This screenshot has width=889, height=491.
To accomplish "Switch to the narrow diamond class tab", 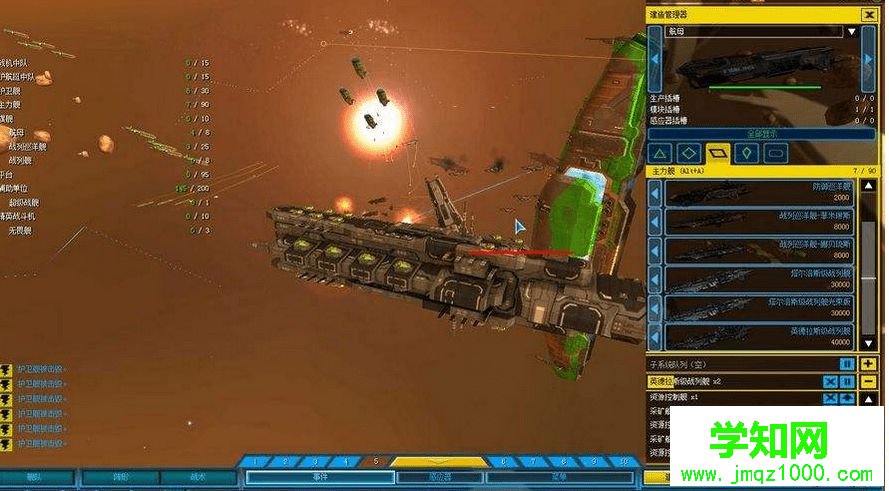I will [747, 154].
